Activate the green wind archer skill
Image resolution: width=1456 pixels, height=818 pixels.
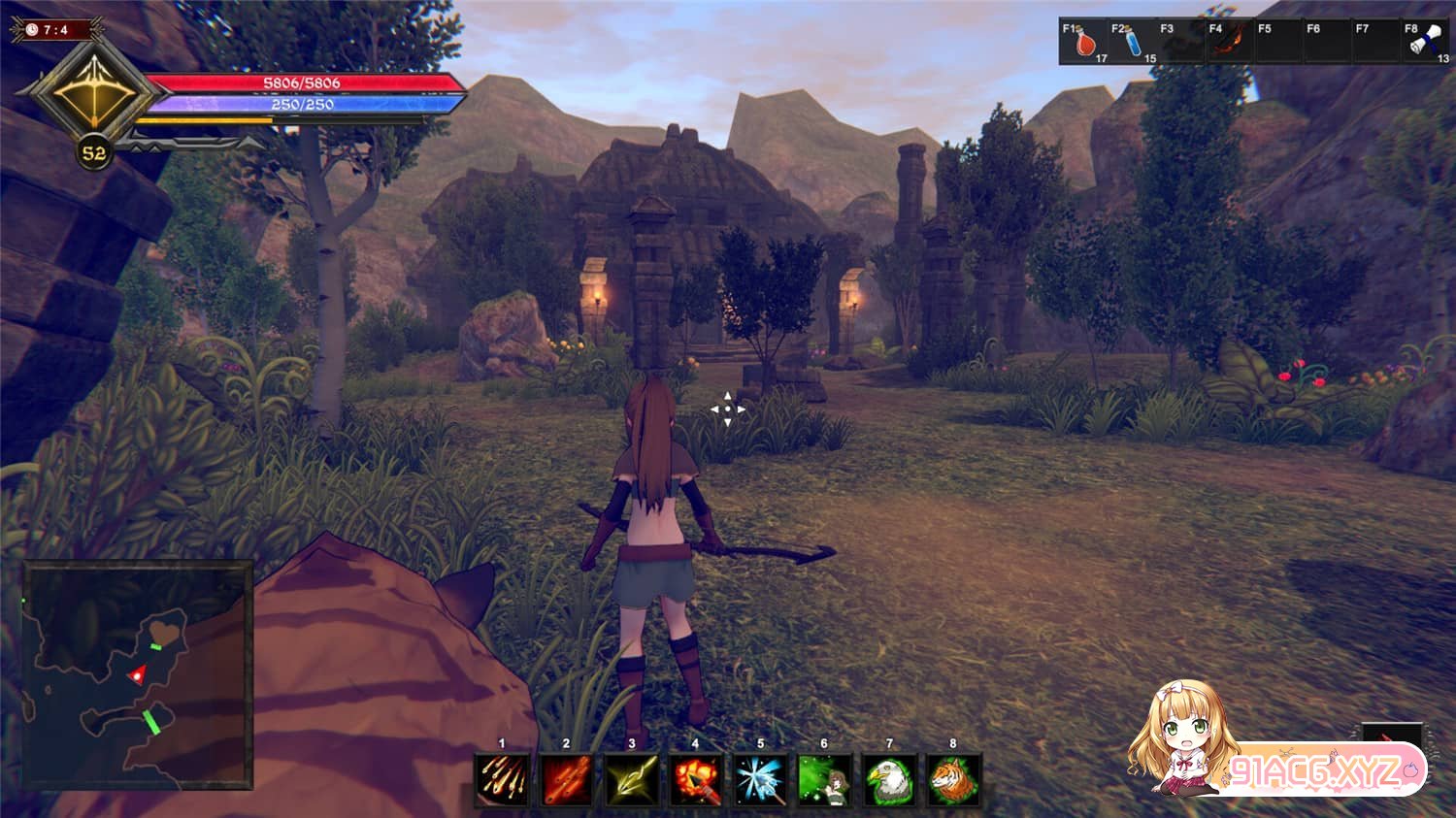tap(824, 780)
